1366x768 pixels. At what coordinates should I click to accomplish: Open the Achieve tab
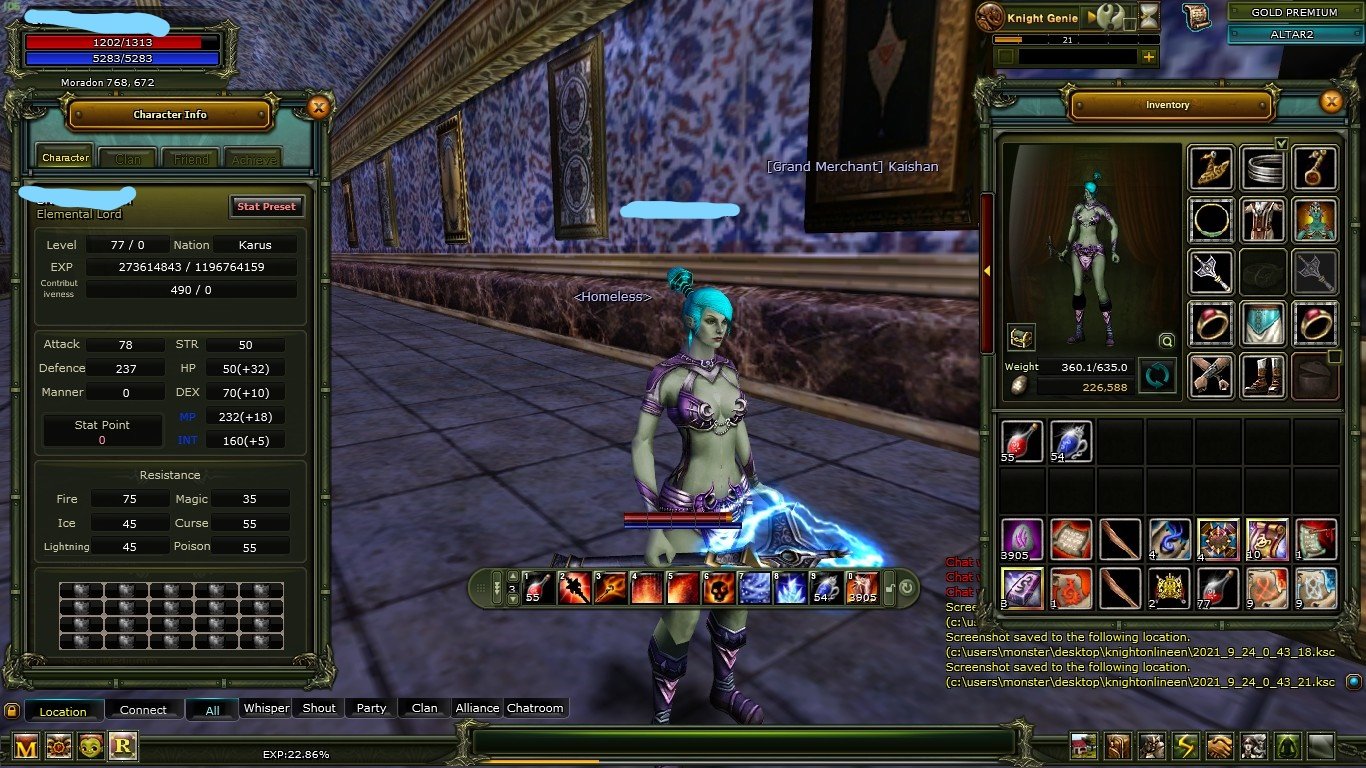(253, 159)
